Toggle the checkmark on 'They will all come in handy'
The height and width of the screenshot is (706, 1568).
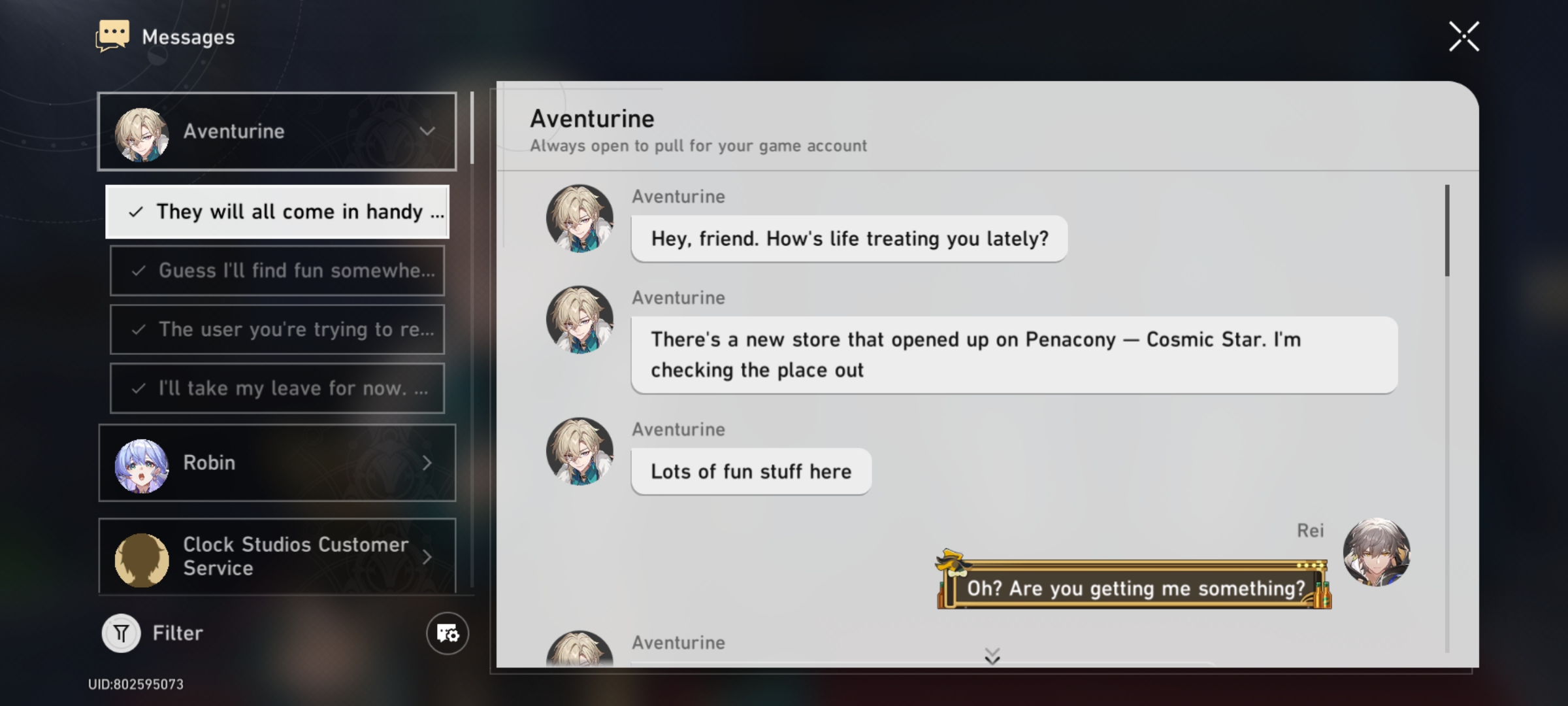[137, 211]
